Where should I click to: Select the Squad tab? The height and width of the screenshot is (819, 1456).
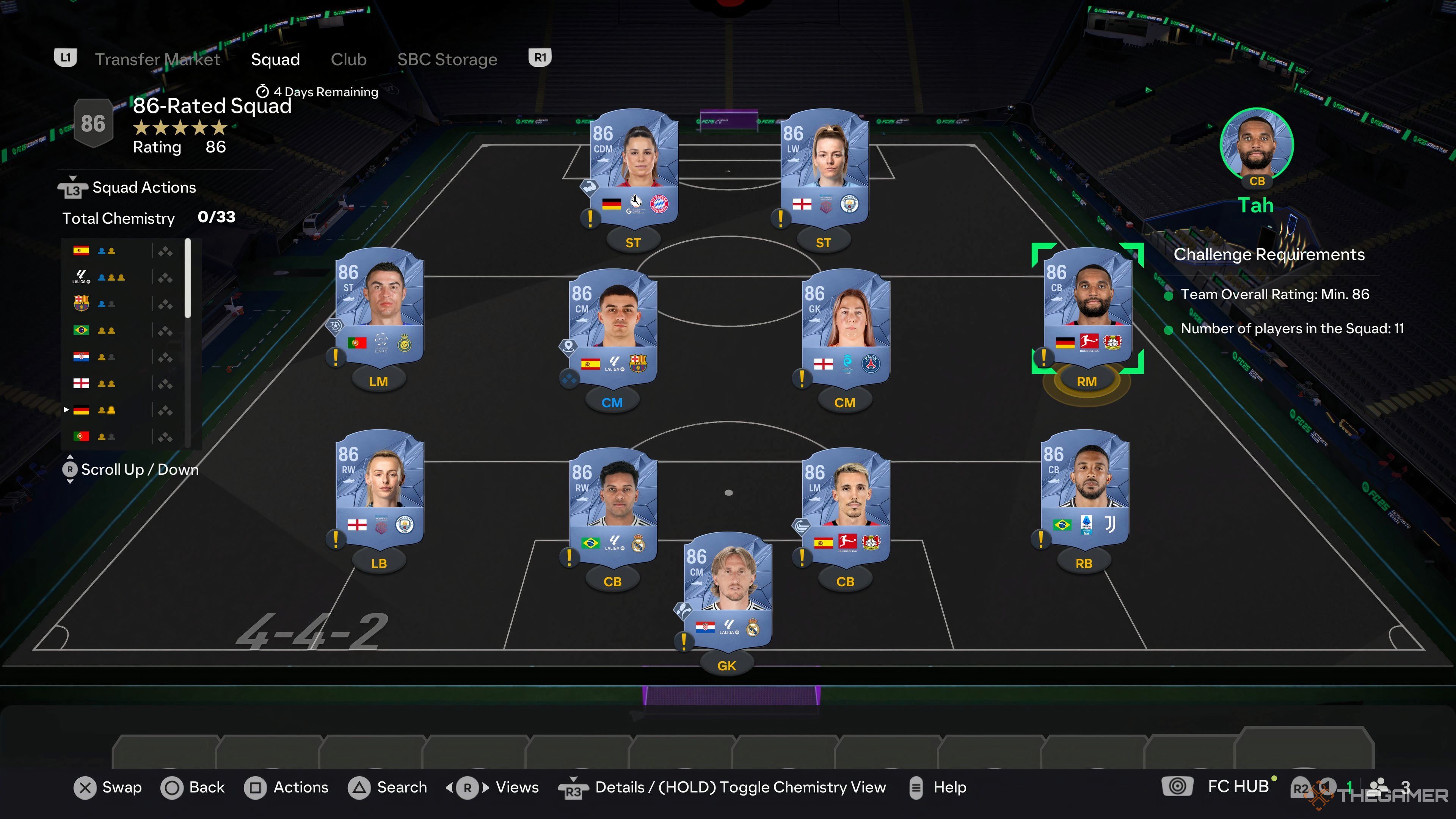point(275,60)
